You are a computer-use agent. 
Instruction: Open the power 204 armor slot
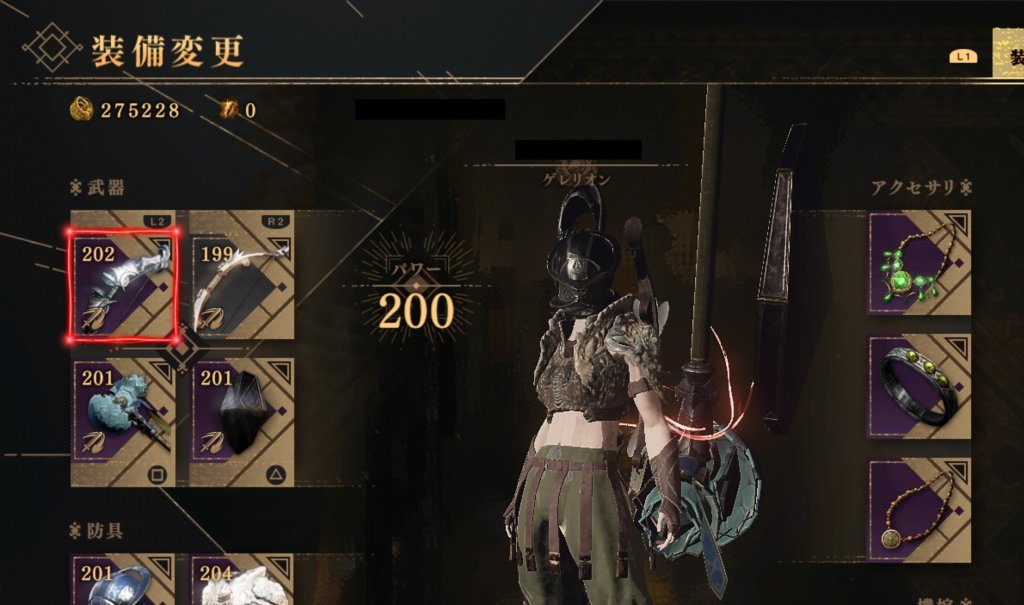(x=242, y=580)
